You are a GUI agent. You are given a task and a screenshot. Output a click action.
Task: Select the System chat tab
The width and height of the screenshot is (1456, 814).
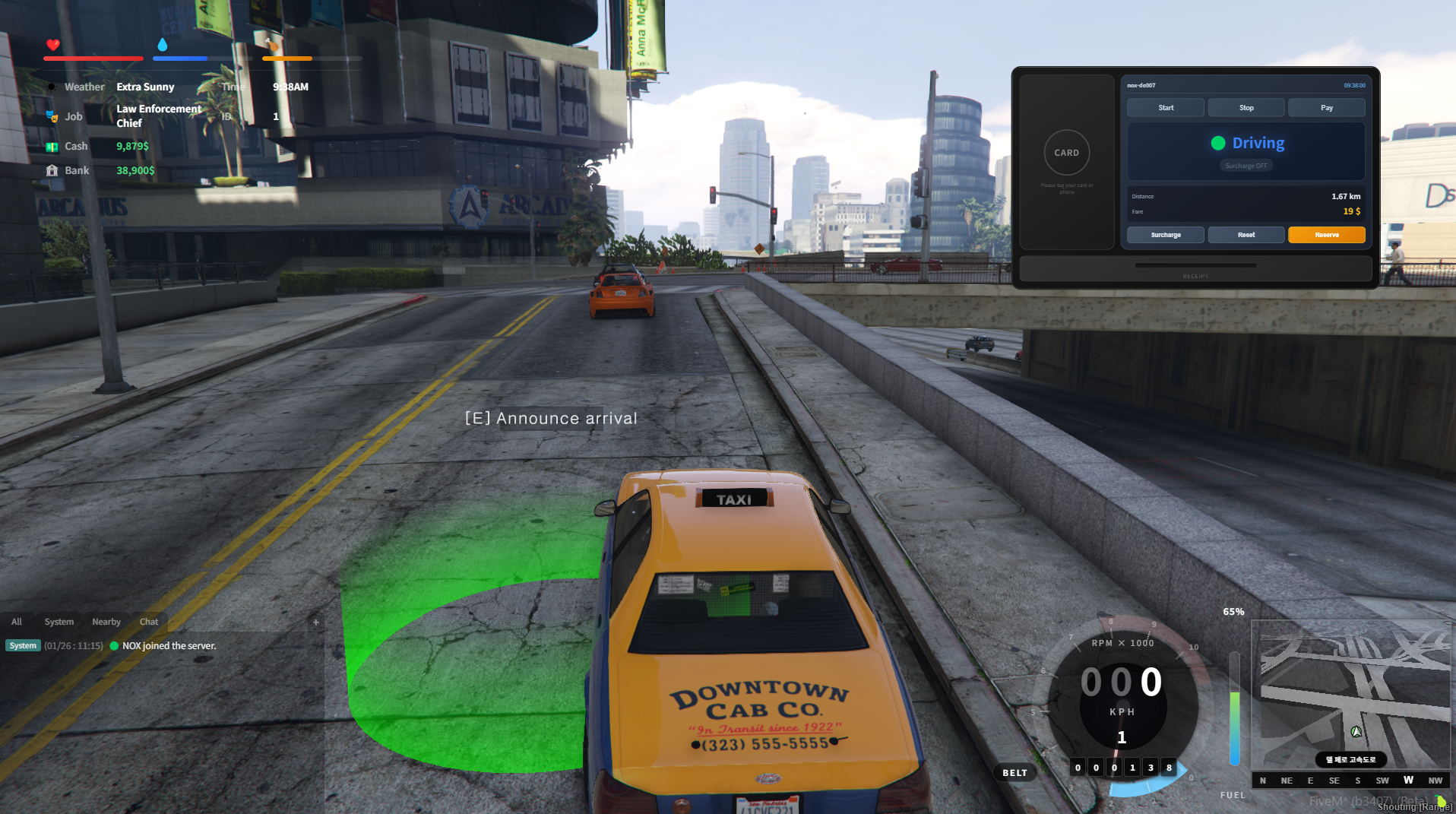[59, 621]
